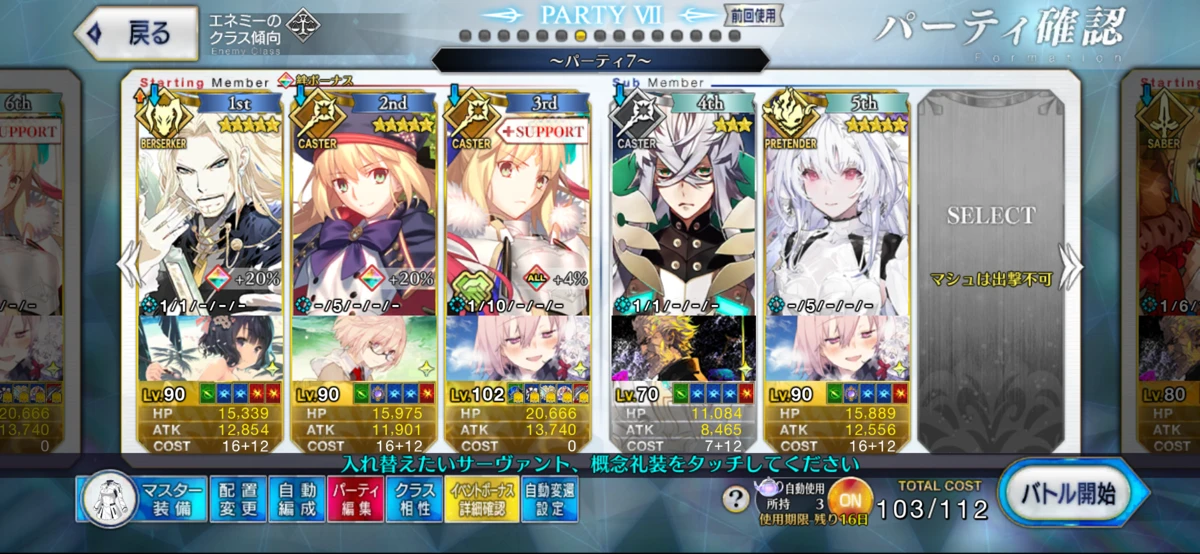Open パーティ編集 party edit
Image resolution: width=1200 pixels, height=554 pixels.
click(x=355, y=498)
